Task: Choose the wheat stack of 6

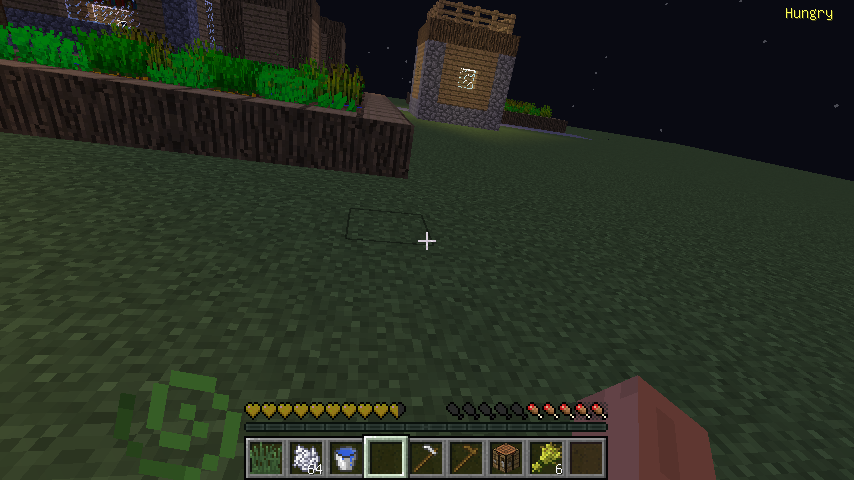Action: pyautogui.click(x=546, y=458)
